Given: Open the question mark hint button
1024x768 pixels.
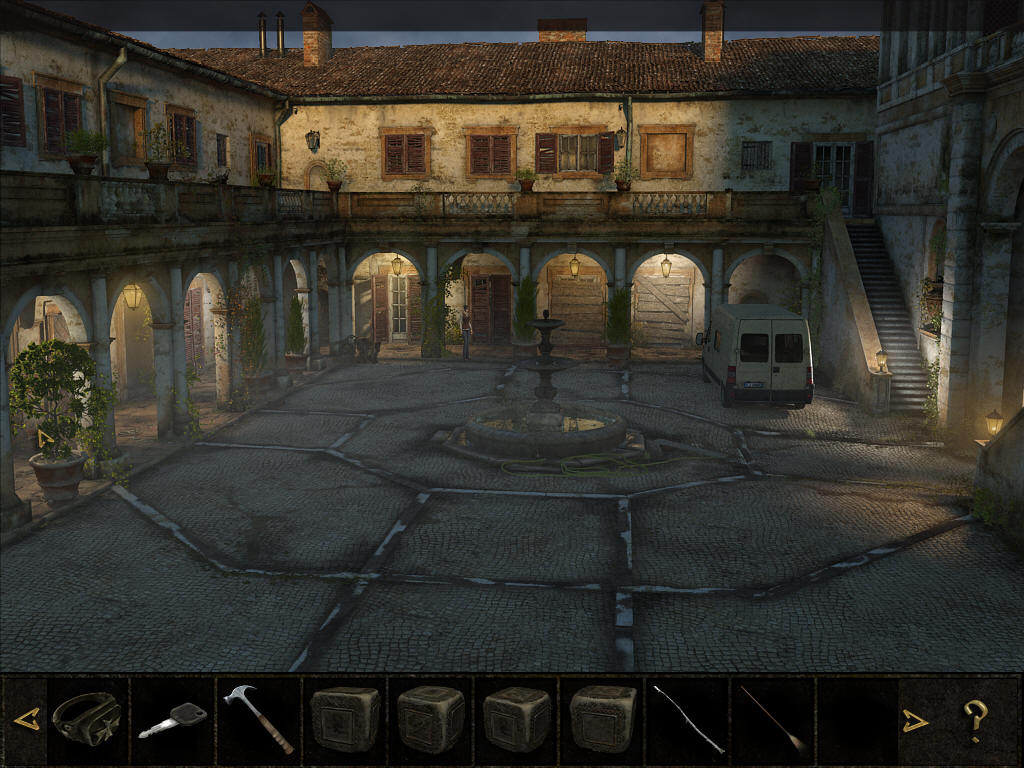Looking at the screenshot, I should (975, 720).
